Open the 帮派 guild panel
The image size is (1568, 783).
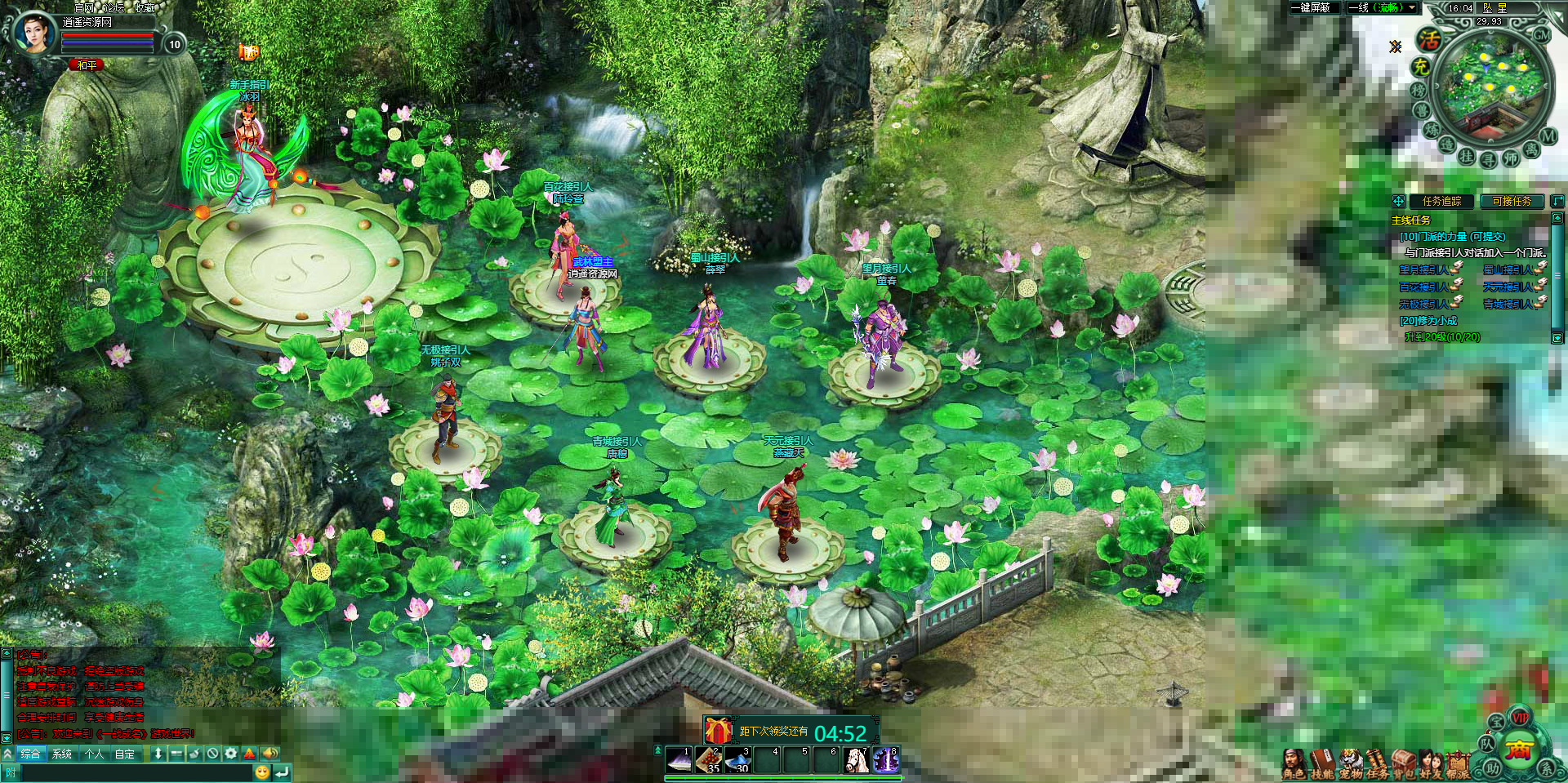[1458, 763]
